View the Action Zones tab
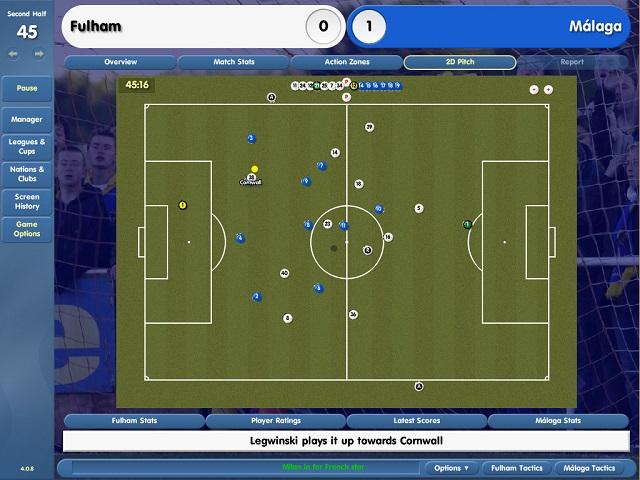Screen dimensions: 640x480 pyautogui.click(x=346, y=62)
